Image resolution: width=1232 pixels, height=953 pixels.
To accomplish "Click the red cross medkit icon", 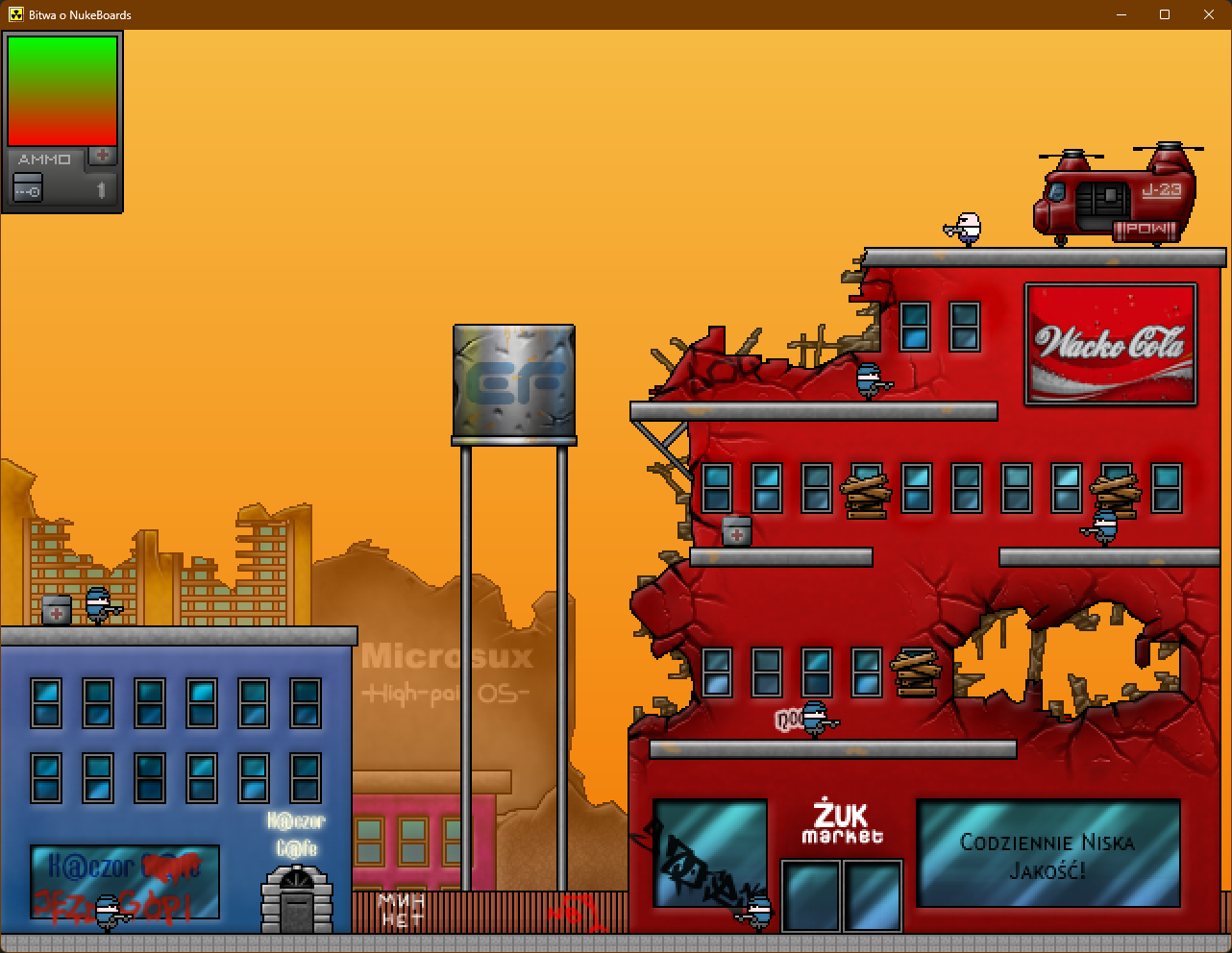I will tap(103, 155).
